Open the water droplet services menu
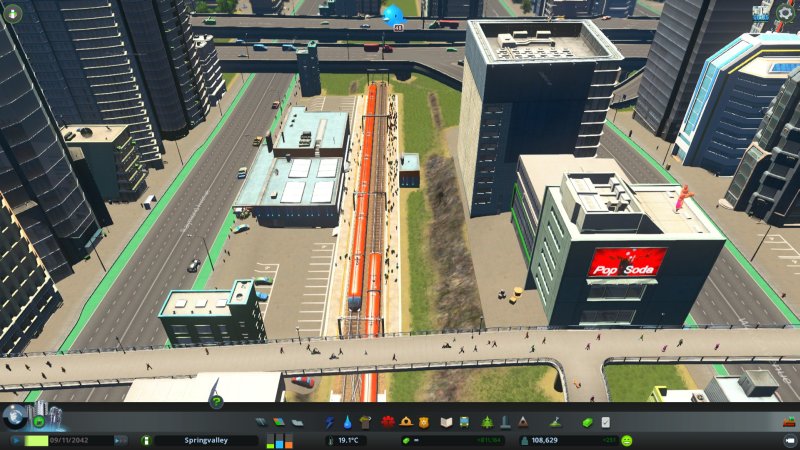 tap(347, 422)
